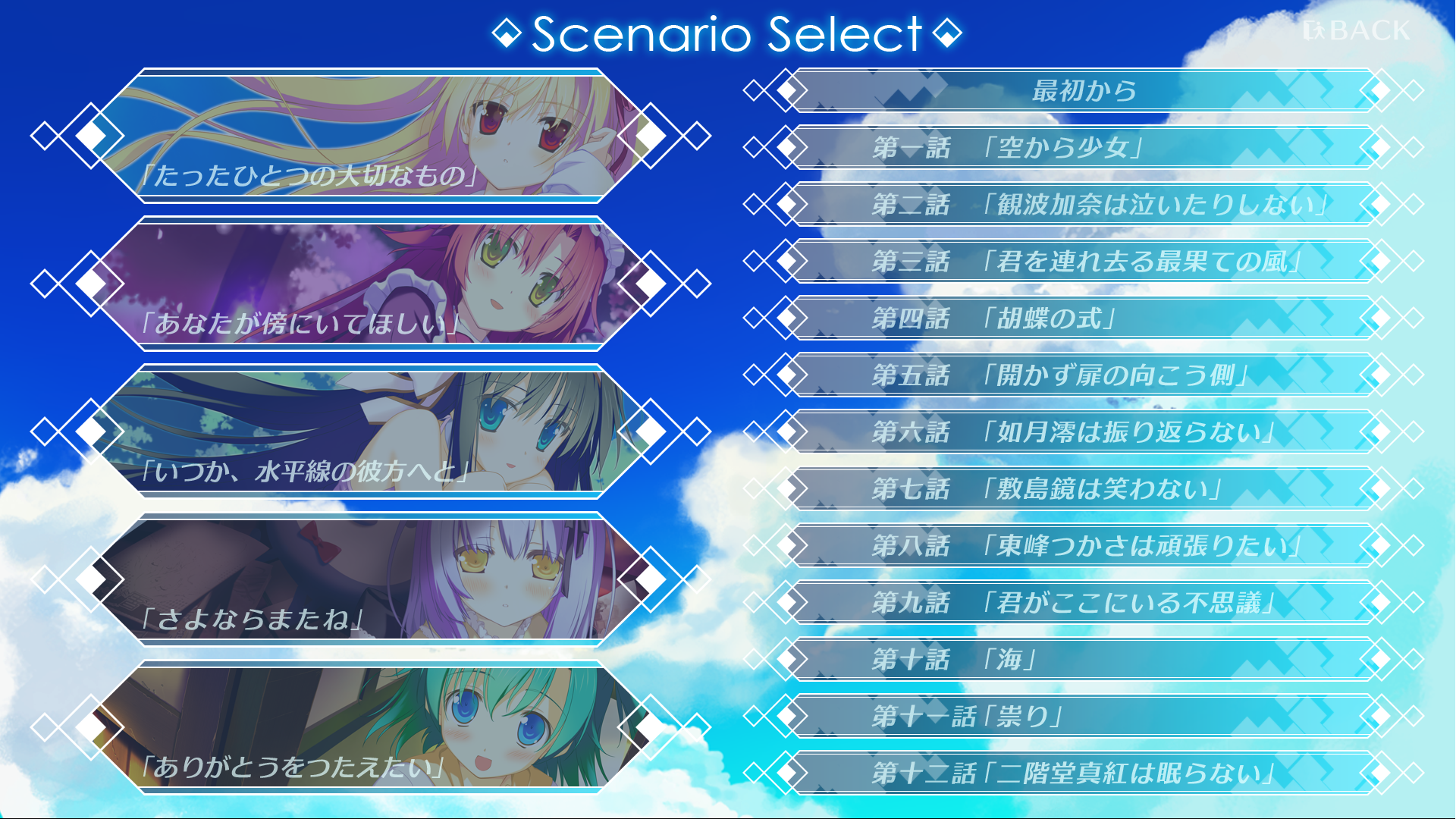
Task: Select 第八話「東峰つかさは頑張りたい」
Action: 1083,546
